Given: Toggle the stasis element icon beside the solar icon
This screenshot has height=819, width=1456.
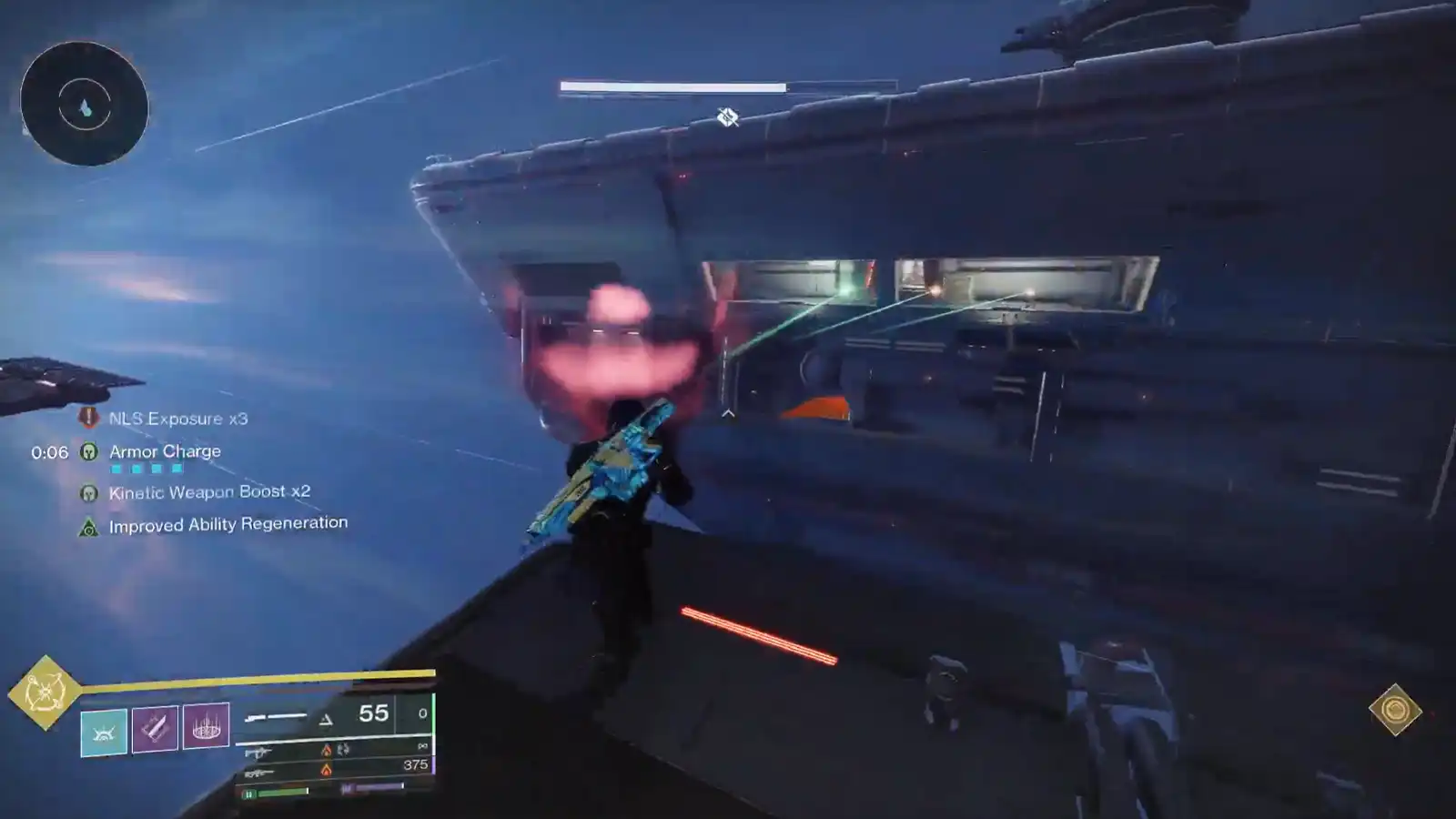Looking at the screenshot, I should coord(341,751).
